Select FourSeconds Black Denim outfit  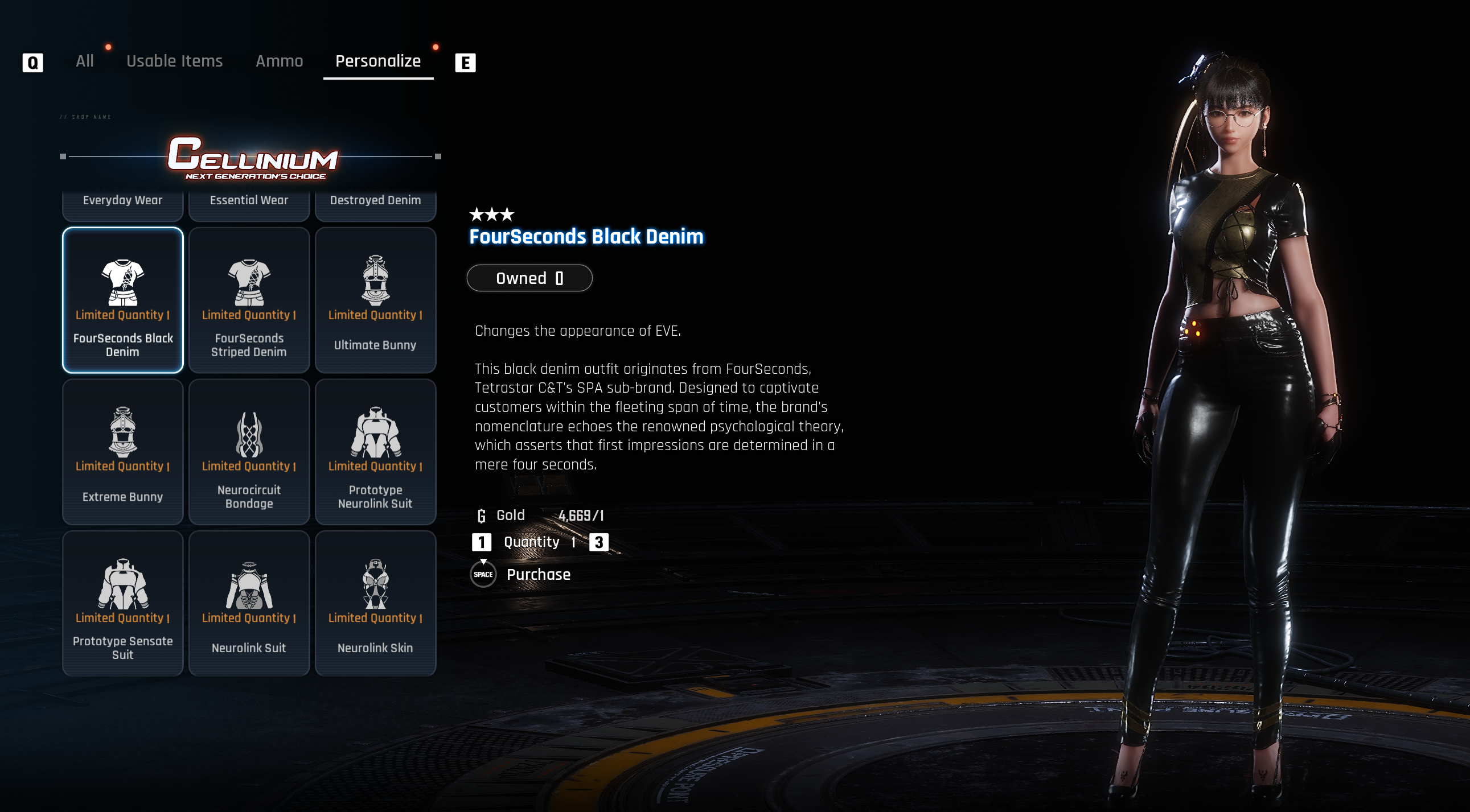[123, 300]
